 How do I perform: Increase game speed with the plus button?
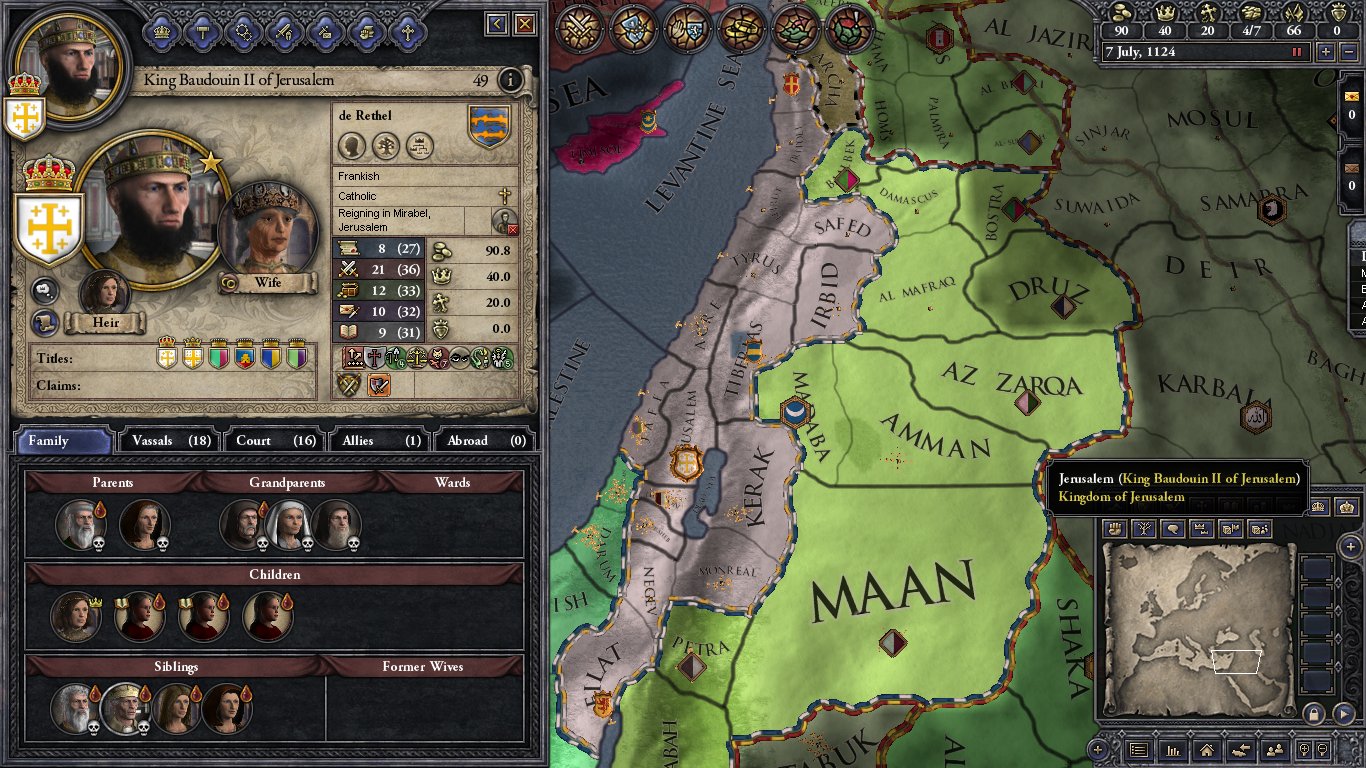1326,52
